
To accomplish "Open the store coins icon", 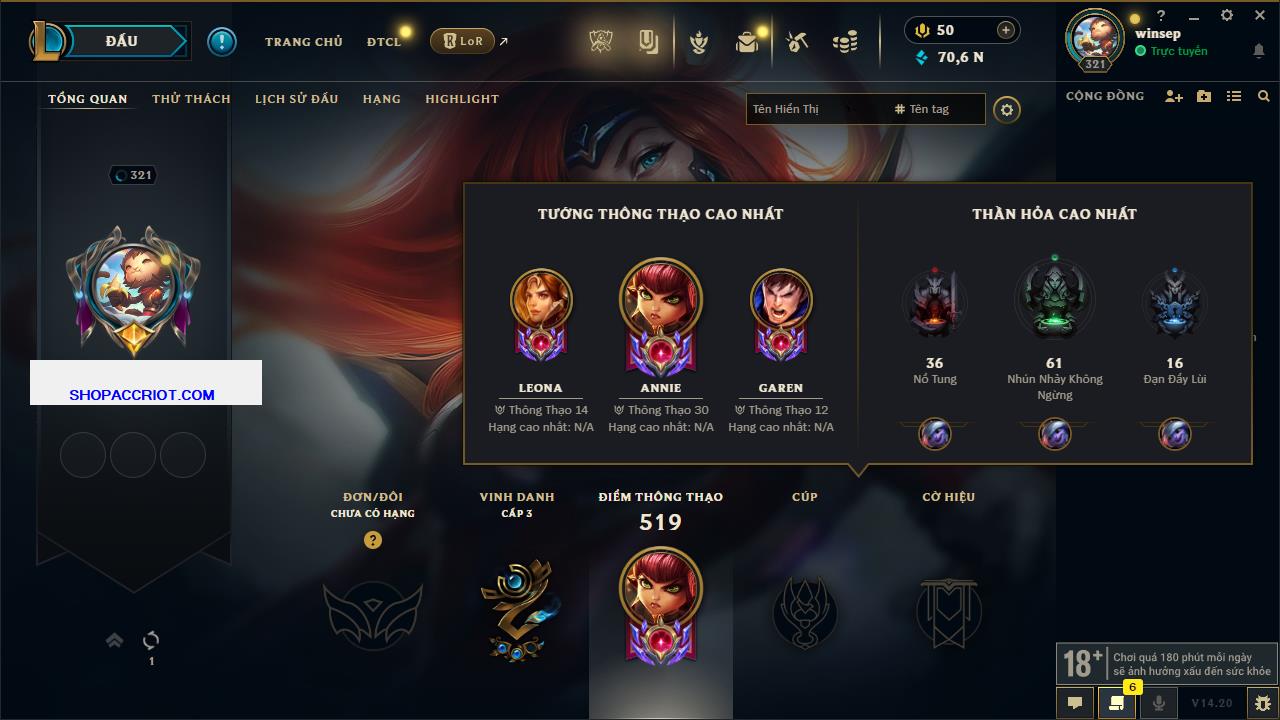I will click(x=845, y=42).
